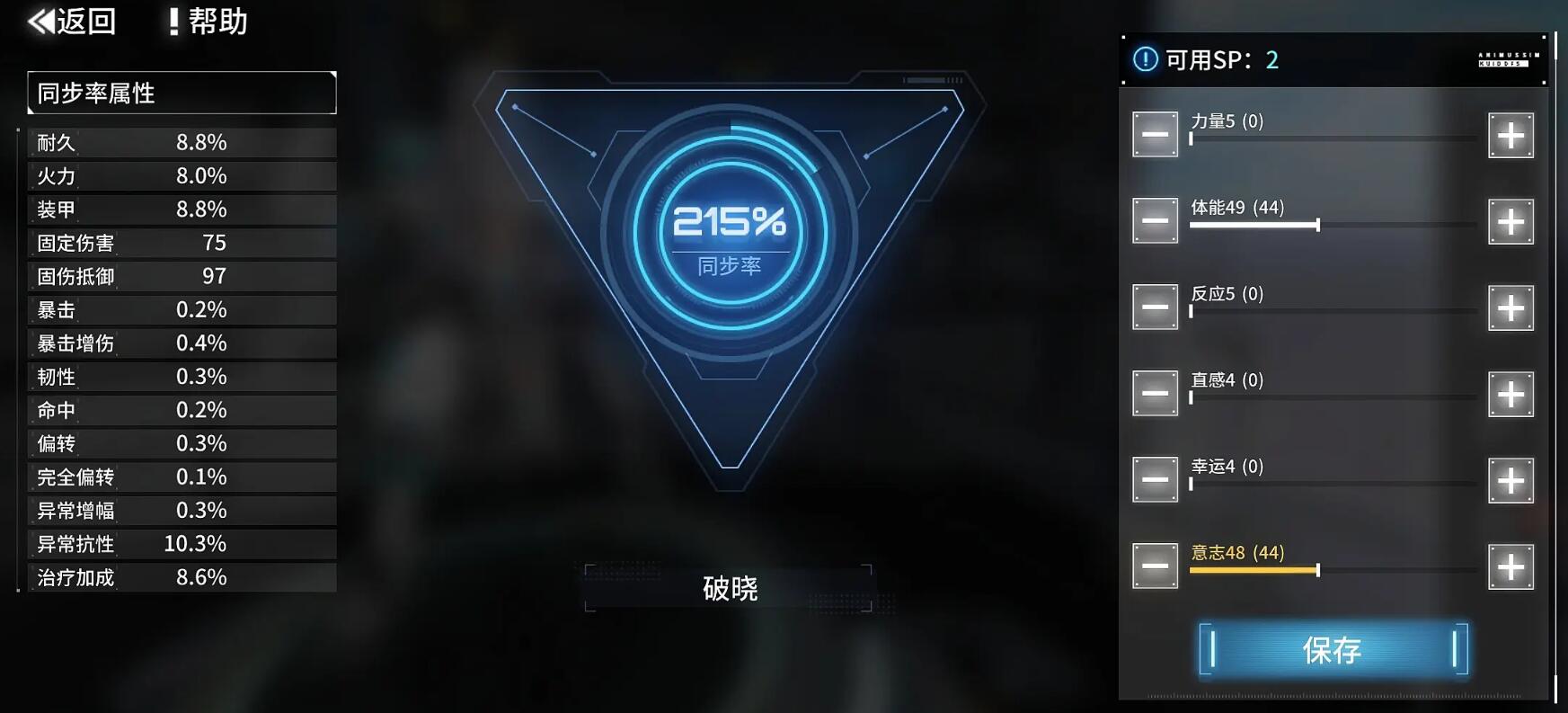The image size is (1568, 713).
Task: Click the 215% 同步率 ring display
Action: (730, 234)
